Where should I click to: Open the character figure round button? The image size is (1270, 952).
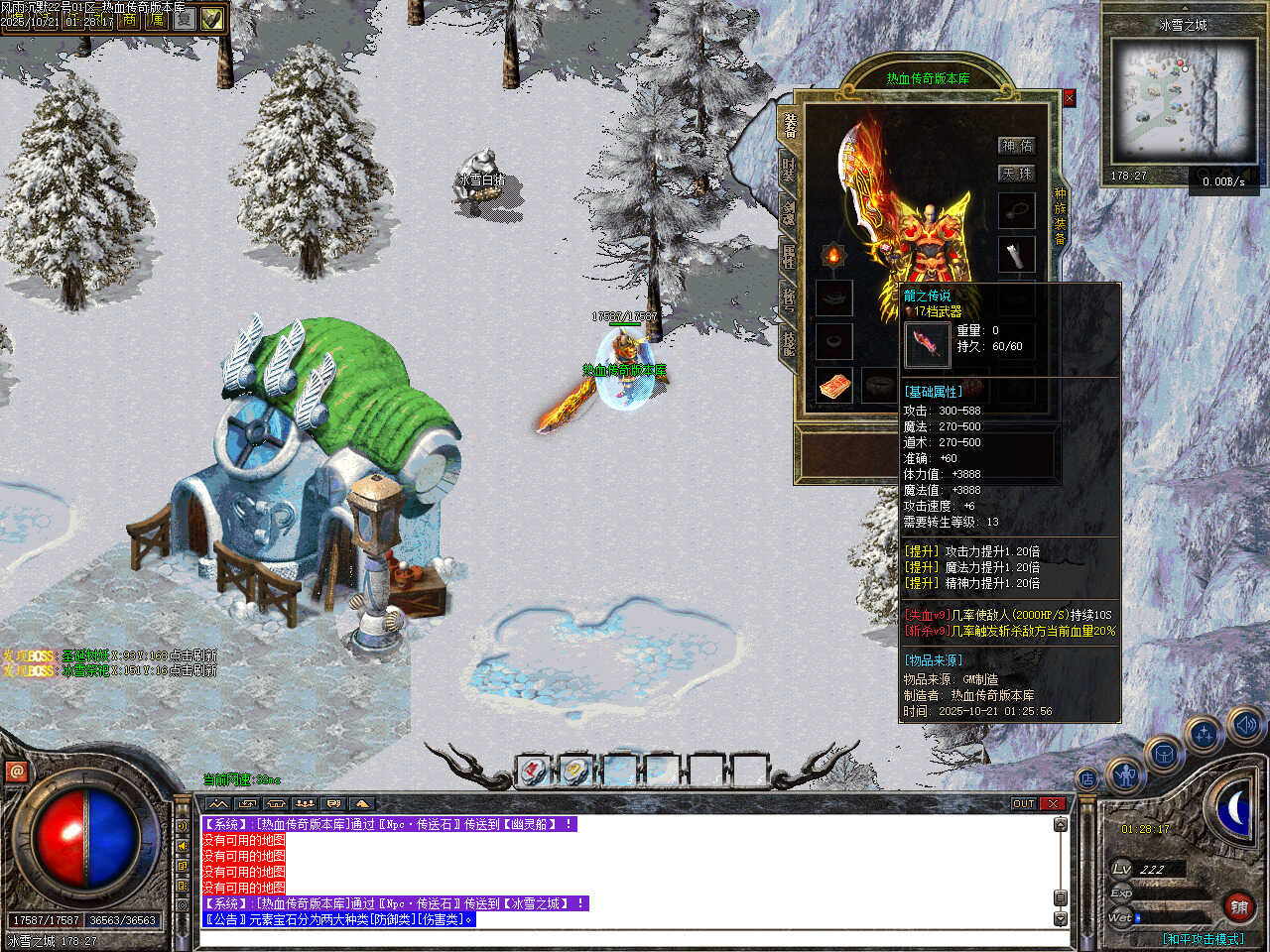pyautogui.click(x=1124, y=775)
